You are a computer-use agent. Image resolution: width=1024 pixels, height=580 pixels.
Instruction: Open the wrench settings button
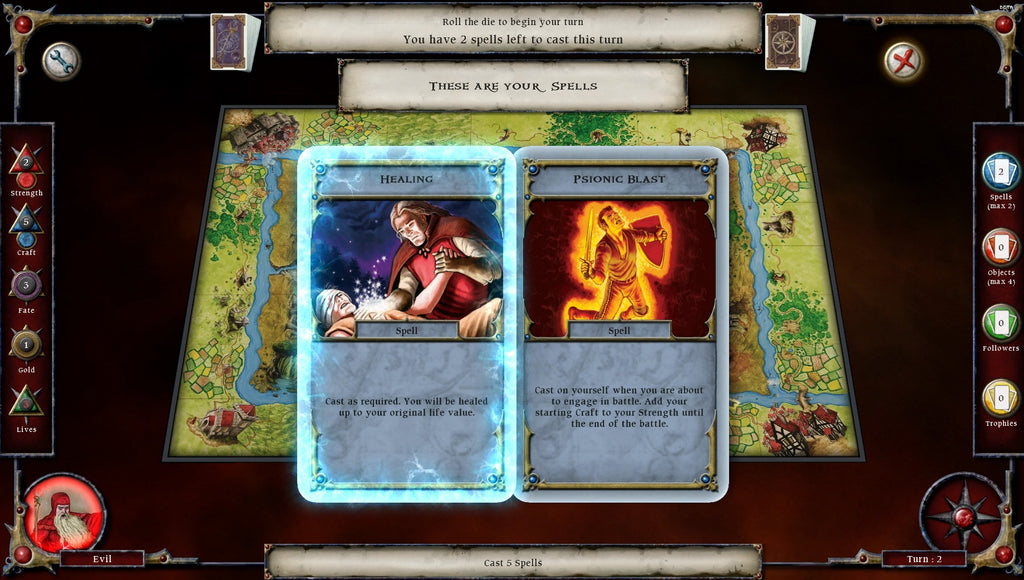[61, 62]
